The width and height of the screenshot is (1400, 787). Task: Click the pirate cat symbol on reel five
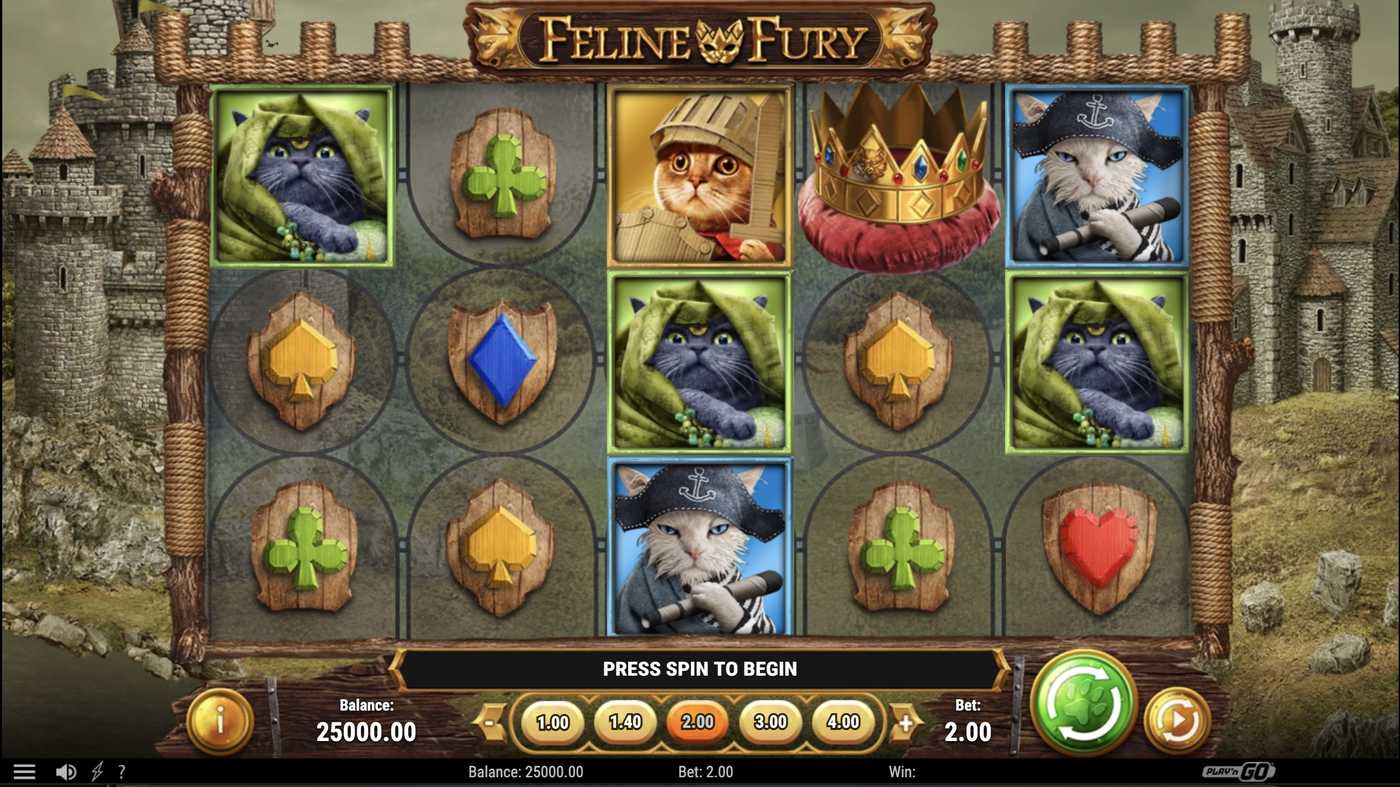1098,175
